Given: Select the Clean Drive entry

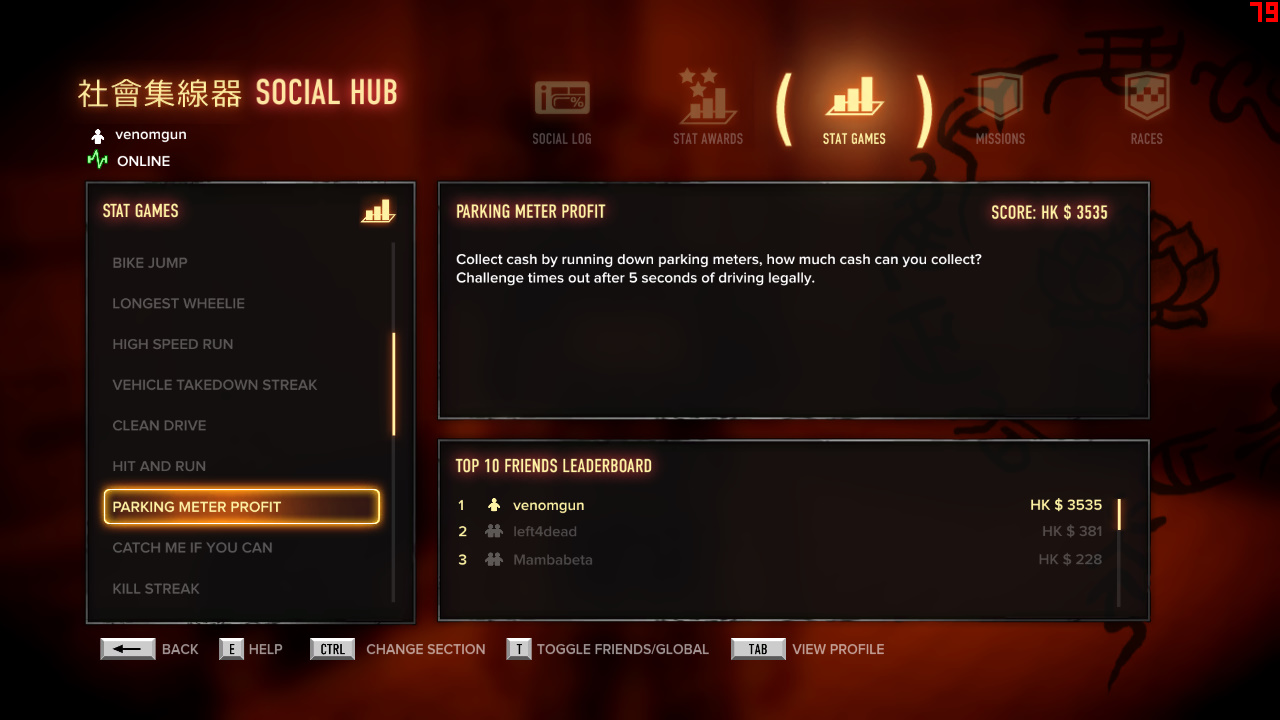Looking at the screenshot, I should coord(159,426).
